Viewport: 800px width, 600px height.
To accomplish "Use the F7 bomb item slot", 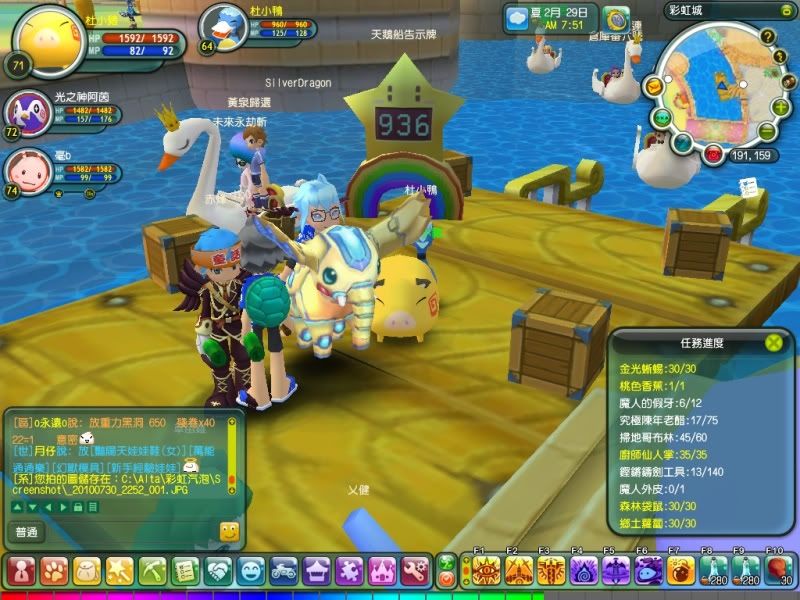I will tap(681, 571).
